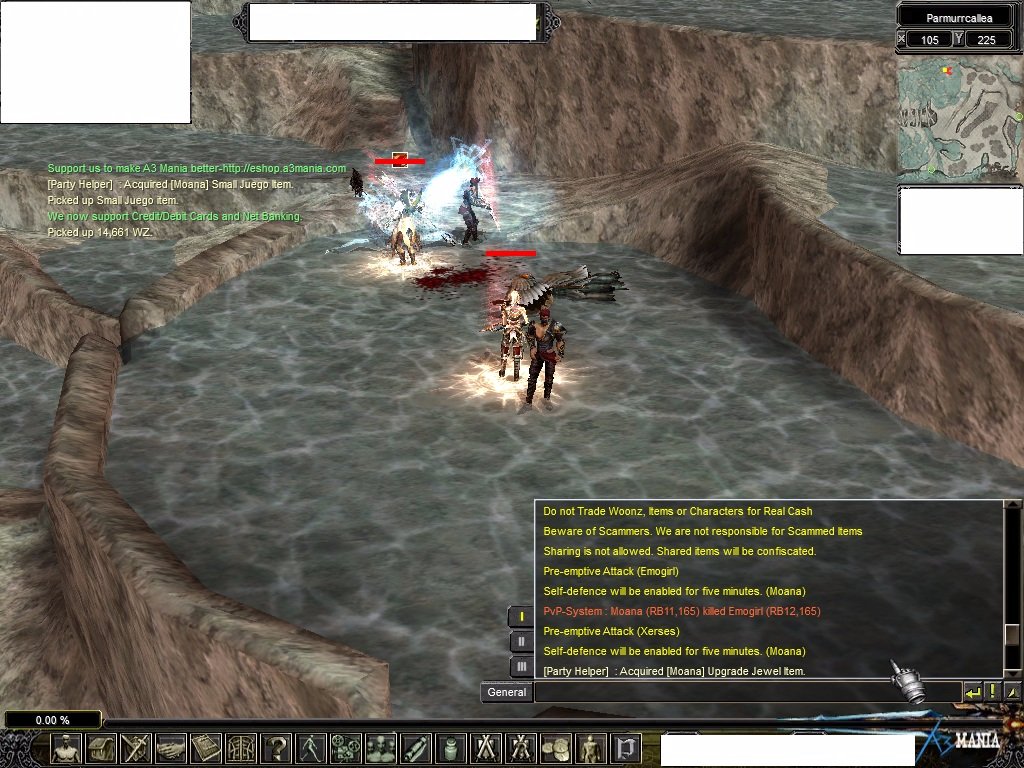
Task: Click the chat enter arrow button
Action: coord(972,692)
